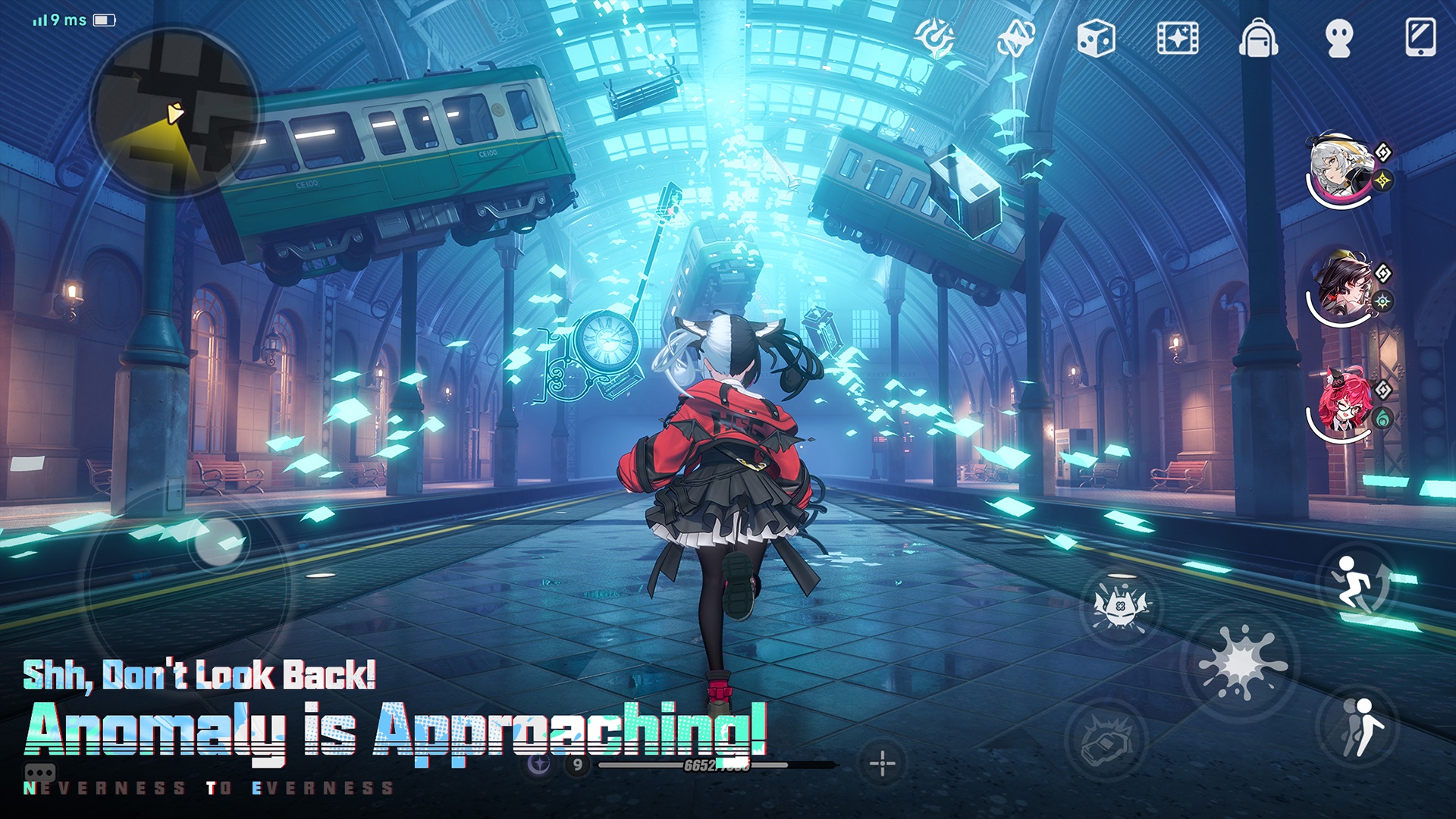Tap the crosshair plus button
The image size is (1456, 819).
(x=882, y=762)
